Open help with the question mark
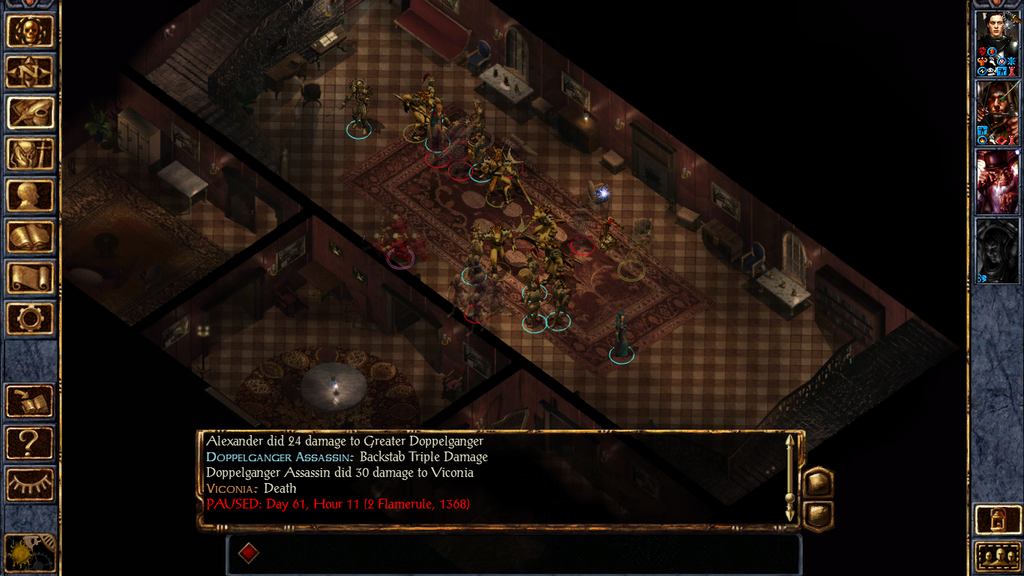The width and height of the screenshot is (1024, 576). click(30, 442)
